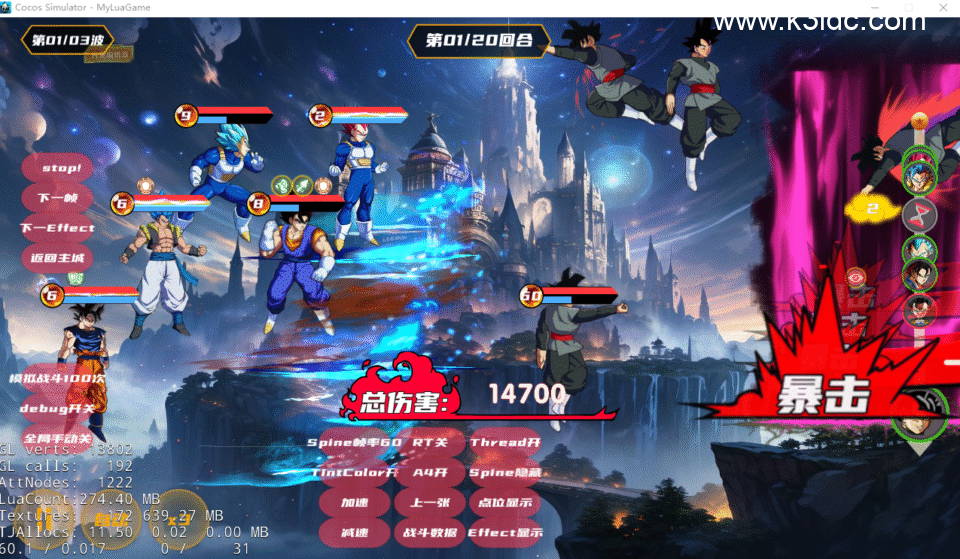
Task: Run the 模拟战斗100次 simulation button
Action: click(58, 379)
